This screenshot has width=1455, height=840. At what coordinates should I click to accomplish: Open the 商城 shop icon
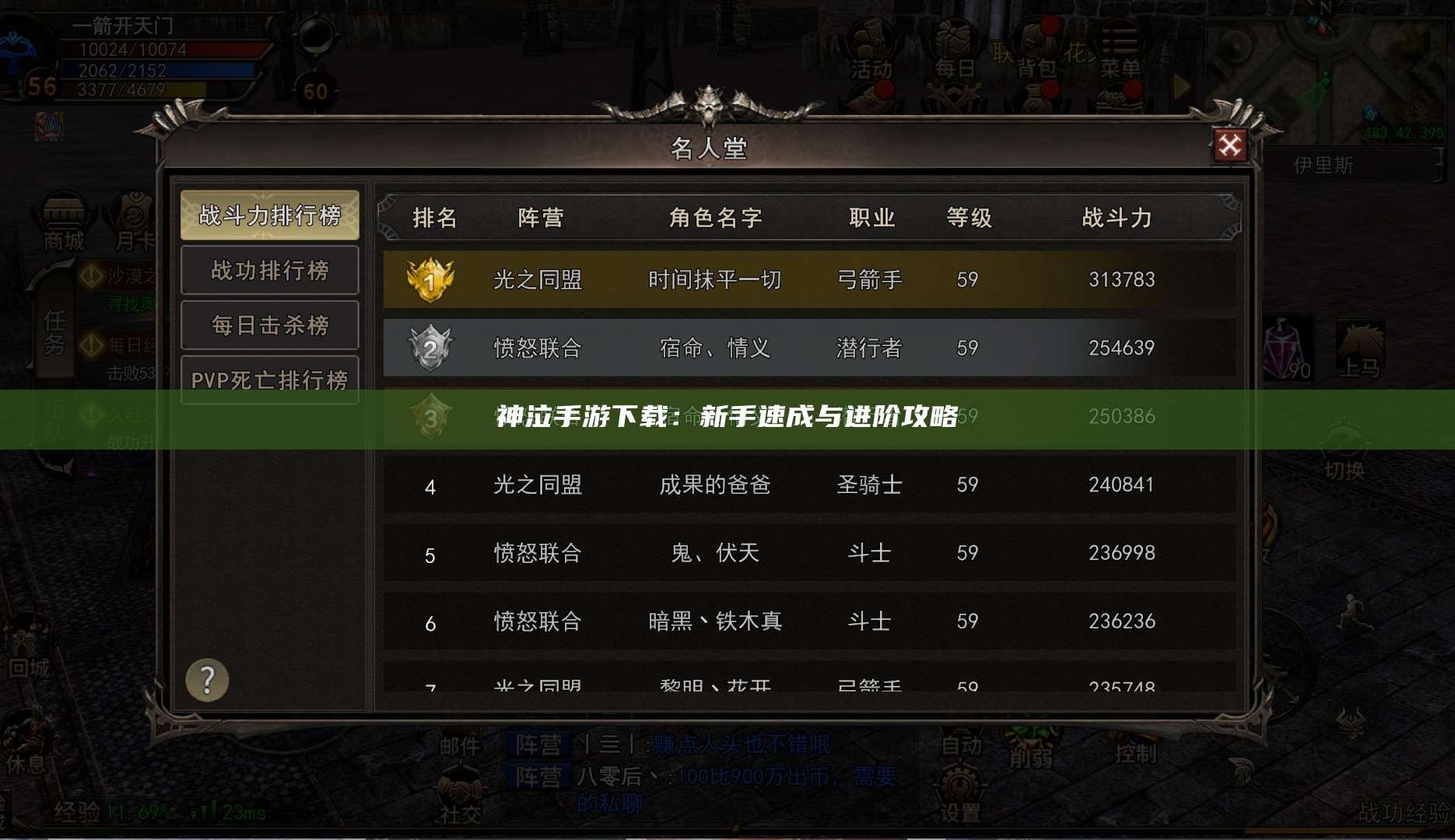point(64,218)
